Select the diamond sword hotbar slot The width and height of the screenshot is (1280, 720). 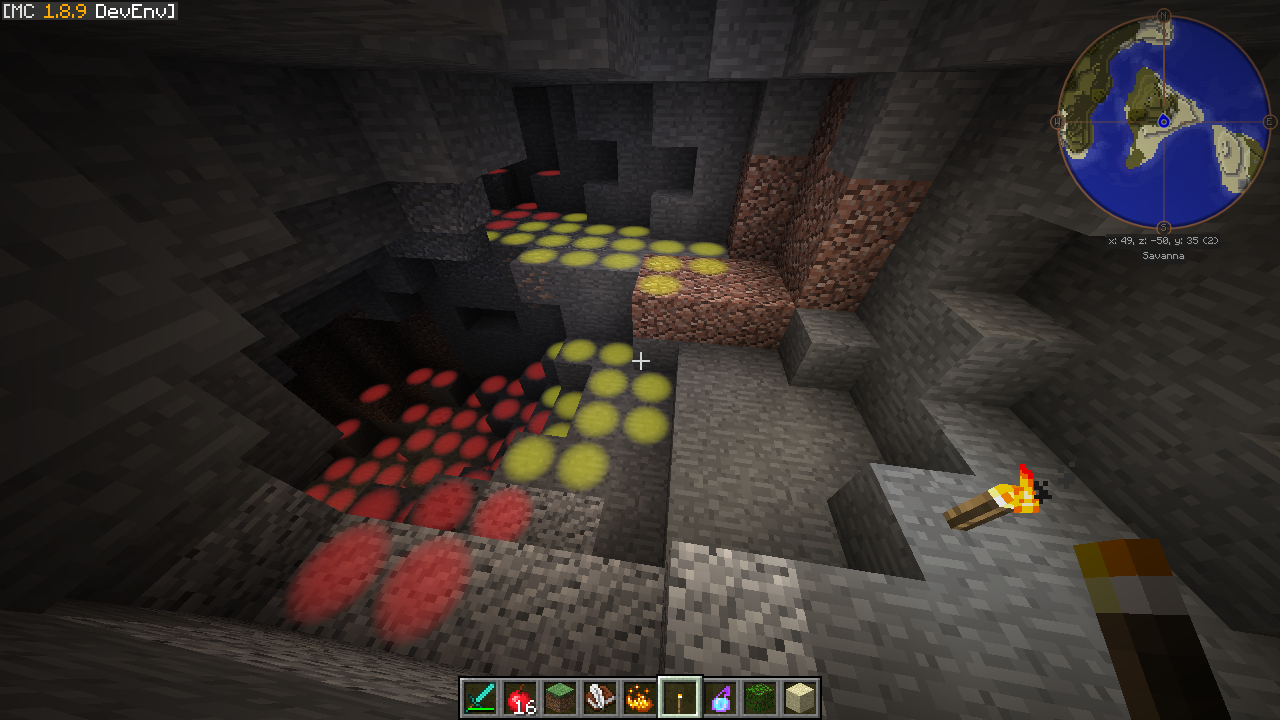point(480,697)
